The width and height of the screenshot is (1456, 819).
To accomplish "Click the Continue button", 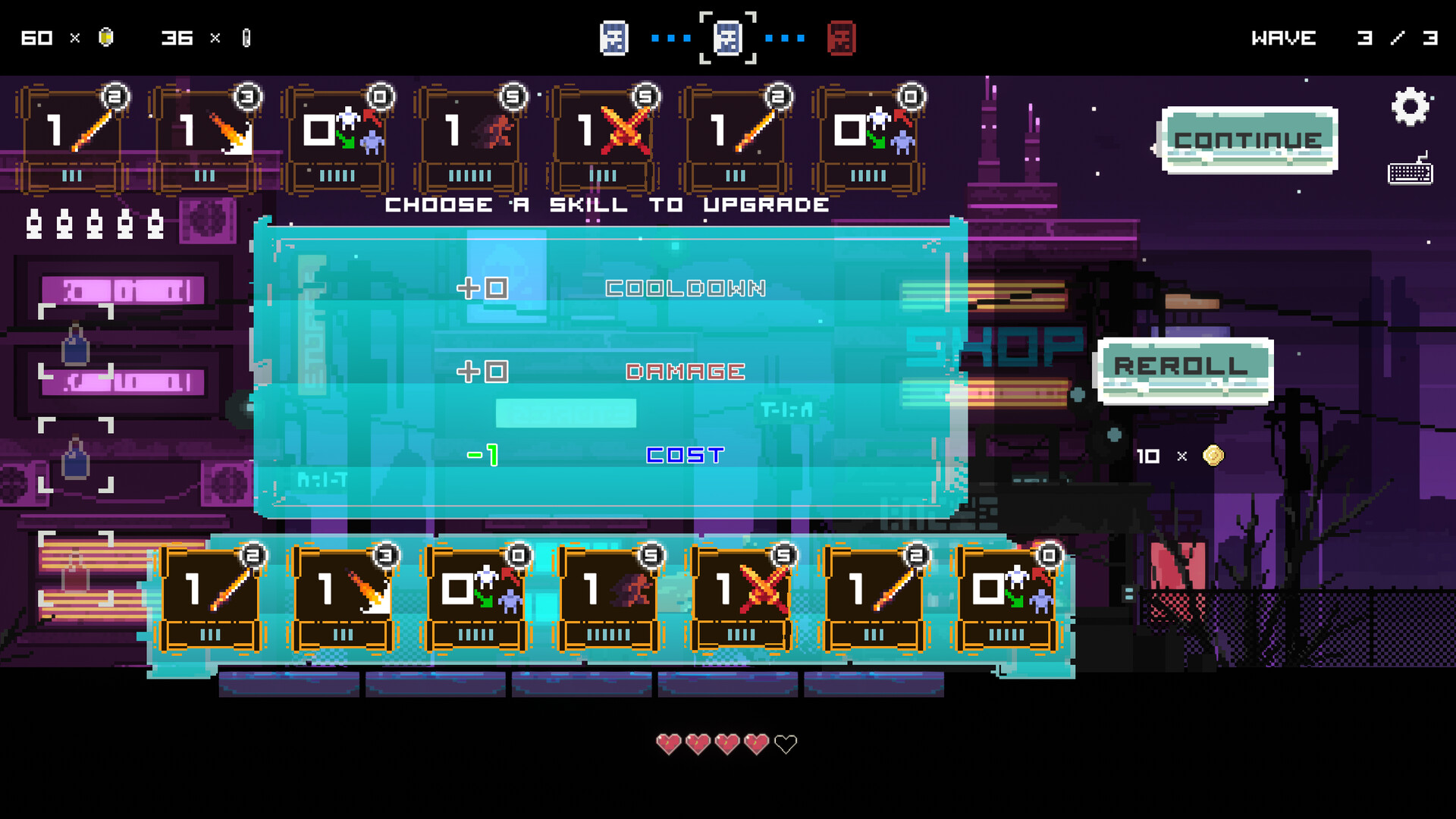I will tap(1249, 139).
